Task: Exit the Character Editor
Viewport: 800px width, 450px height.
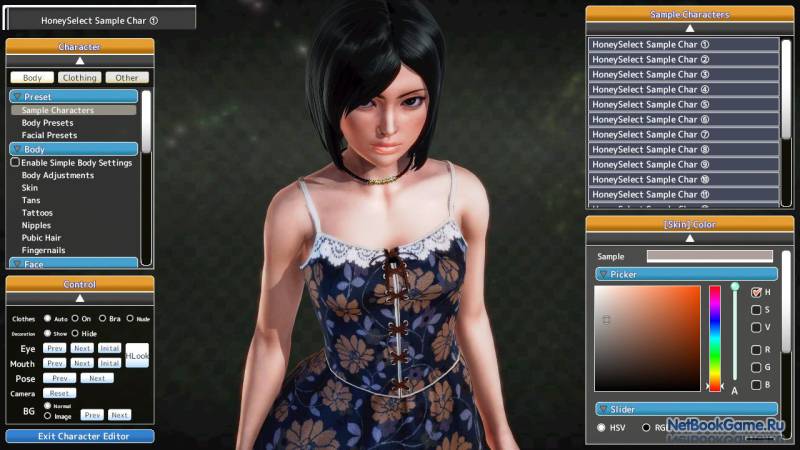Action: click(80, 436)
